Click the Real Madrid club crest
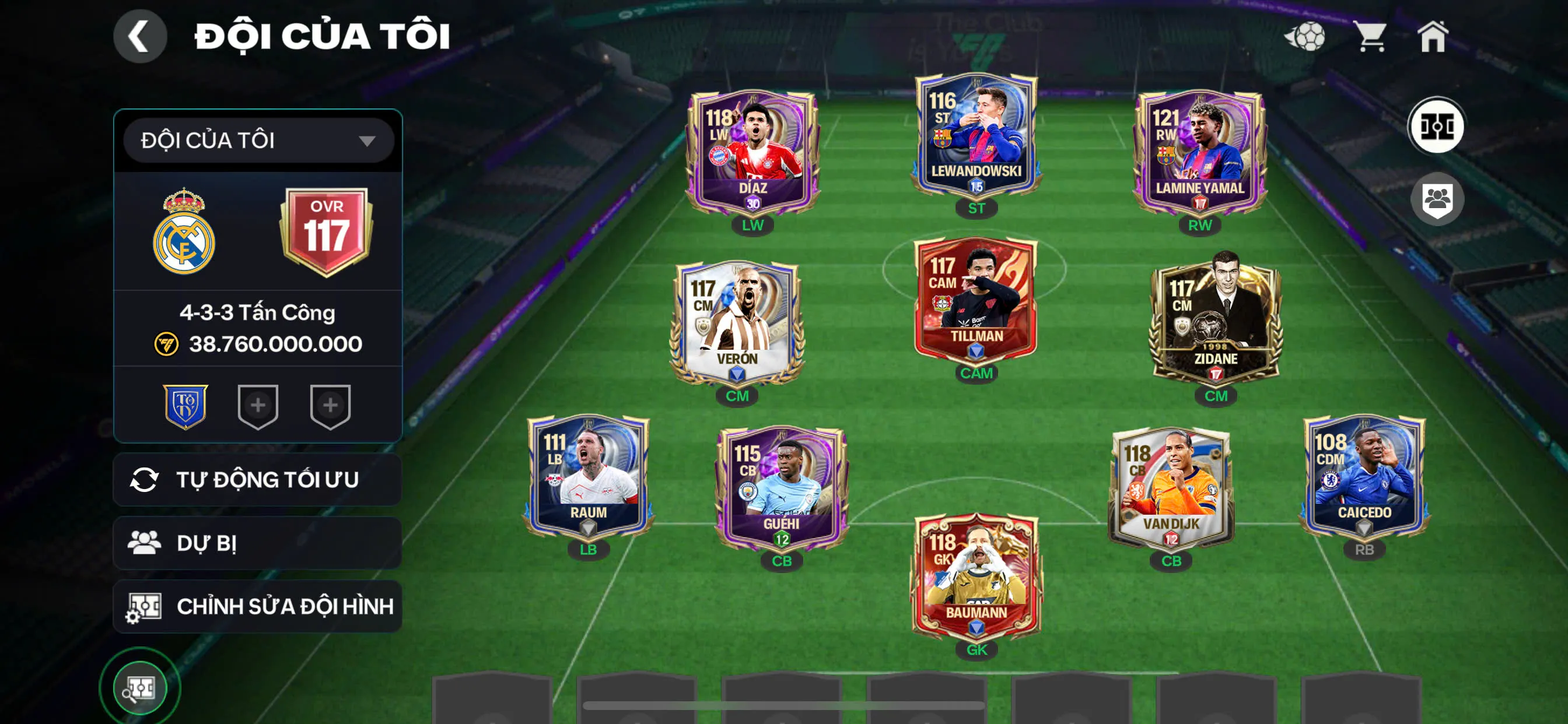The width and height of the screenshot is (1568, 724). tap(184, 233)
